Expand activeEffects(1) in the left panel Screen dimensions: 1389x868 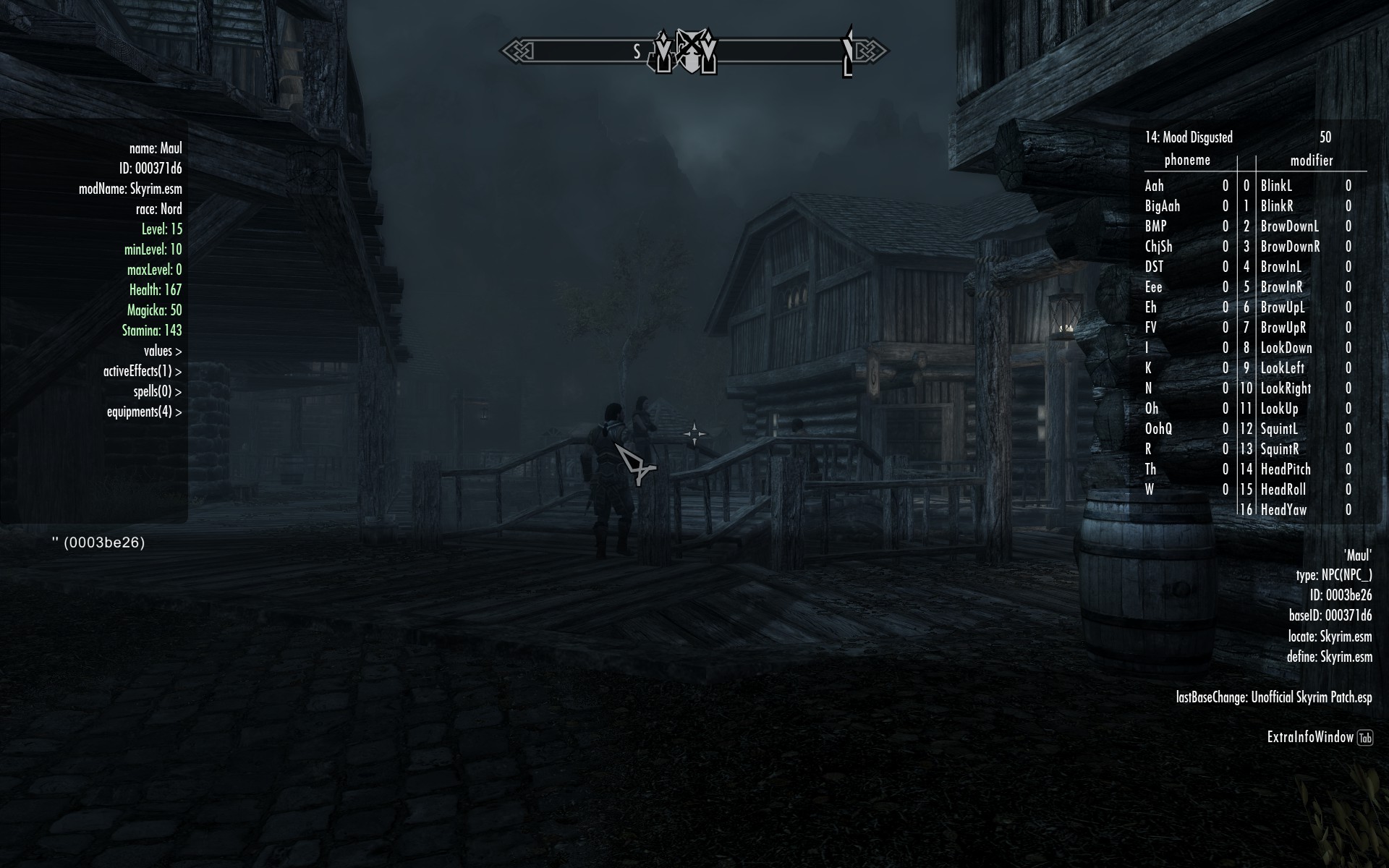coord(142,371)
